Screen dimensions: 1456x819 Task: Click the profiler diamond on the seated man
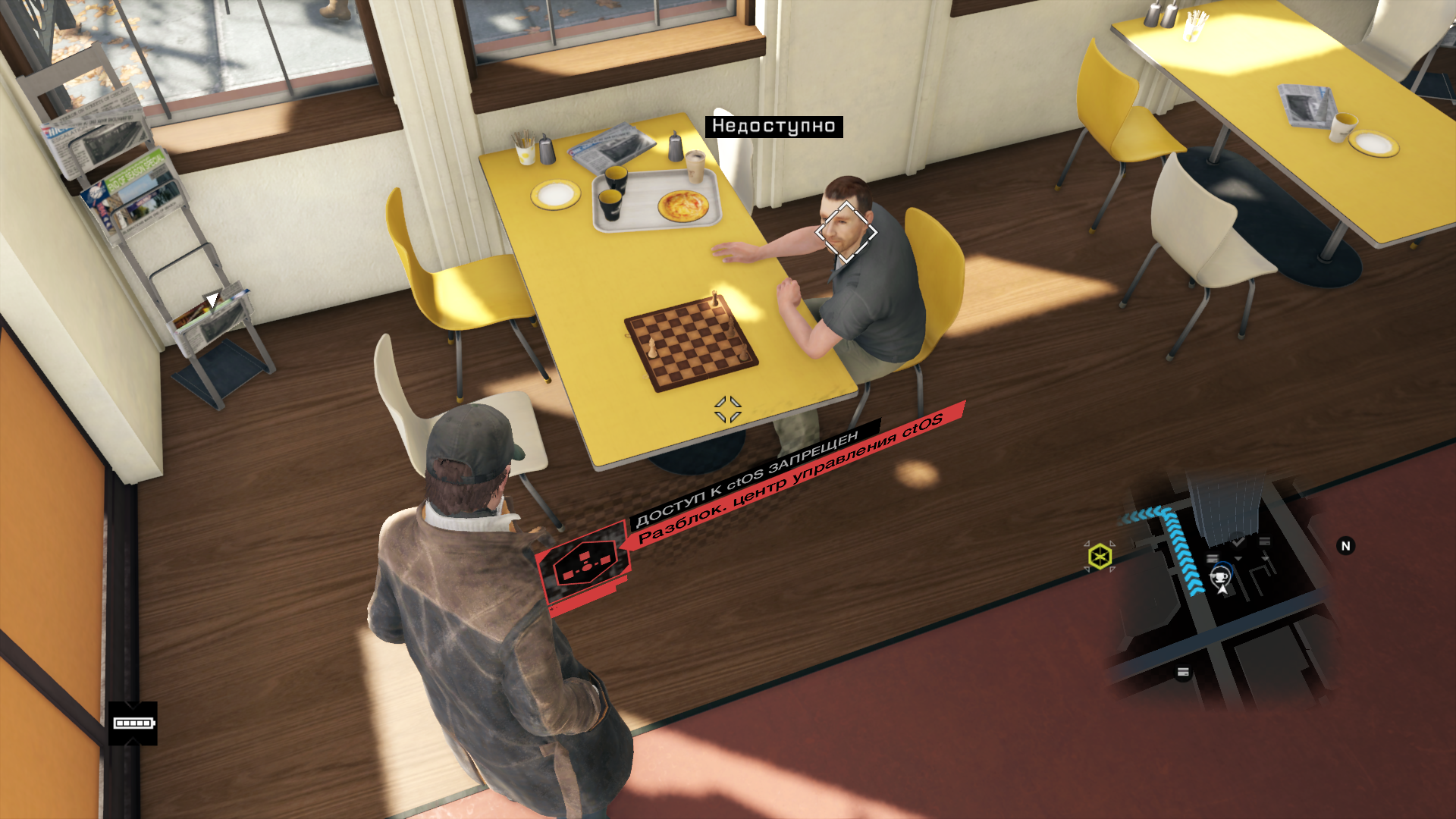click(846, 233)
